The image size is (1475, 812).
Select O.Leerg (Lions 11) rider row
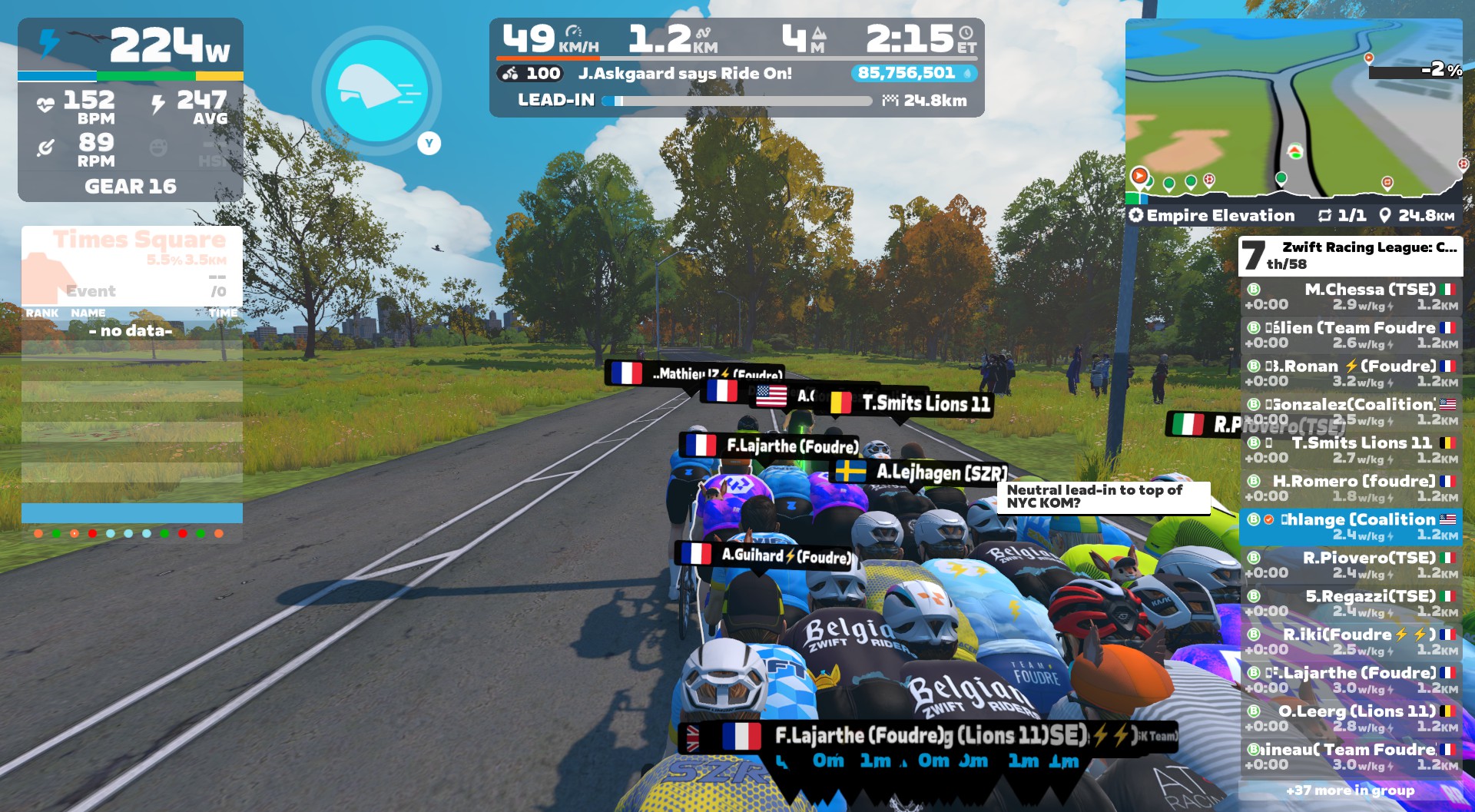coord(1351,718)
